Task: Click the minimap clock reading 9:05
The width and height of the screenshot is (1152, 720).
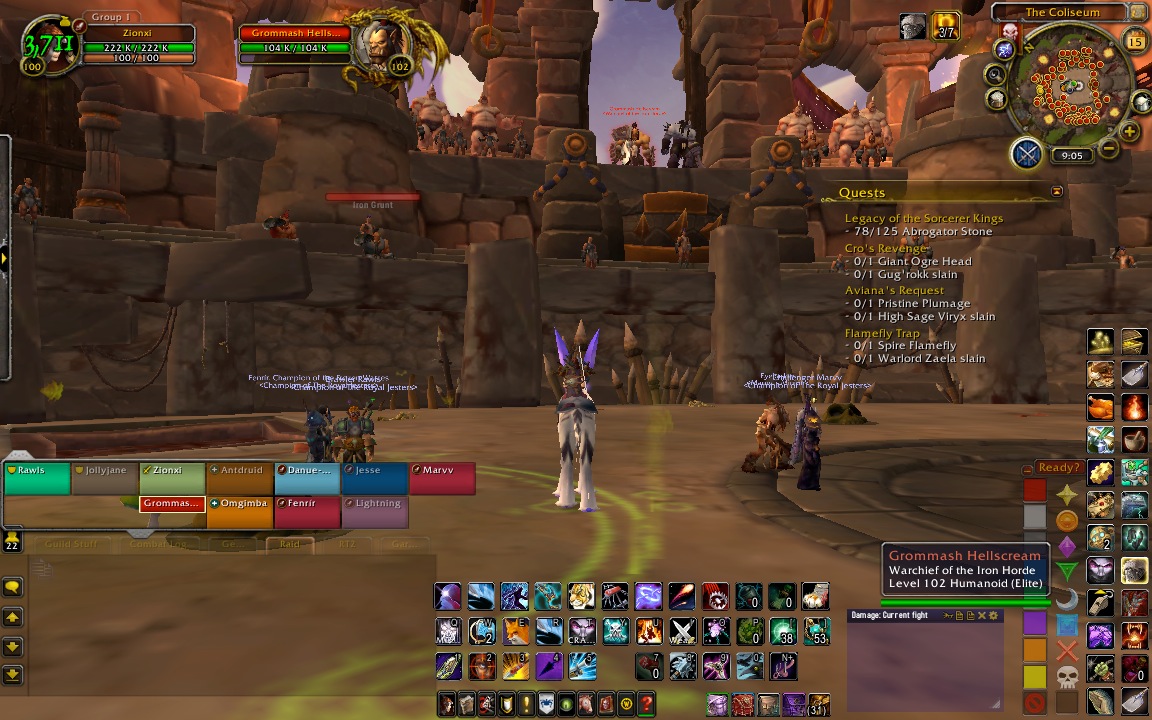Action: pyautogui.click(x=1071, y=156)
